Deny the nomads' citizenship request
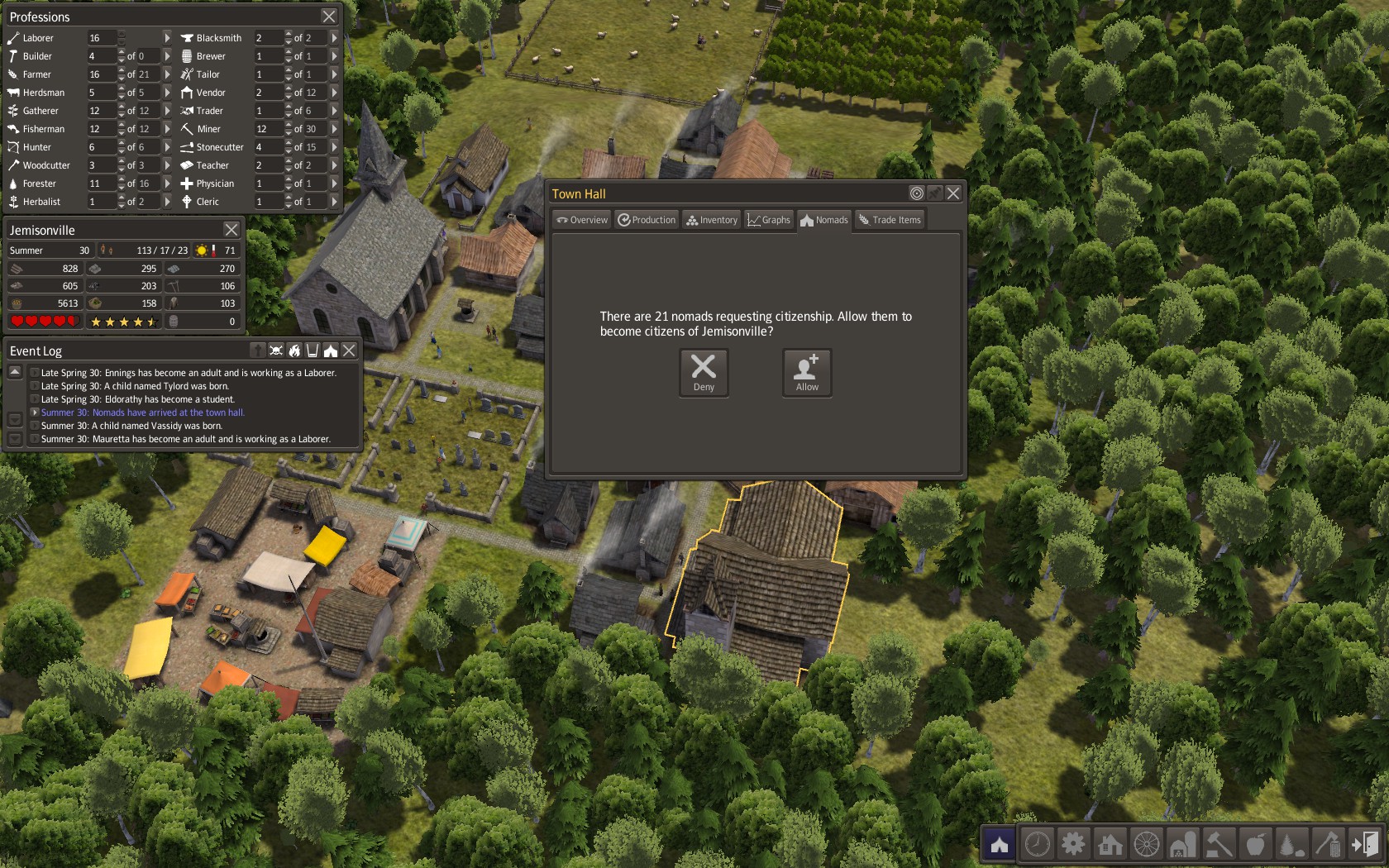Screen dimensions: 1389x868 pos(704,372)
